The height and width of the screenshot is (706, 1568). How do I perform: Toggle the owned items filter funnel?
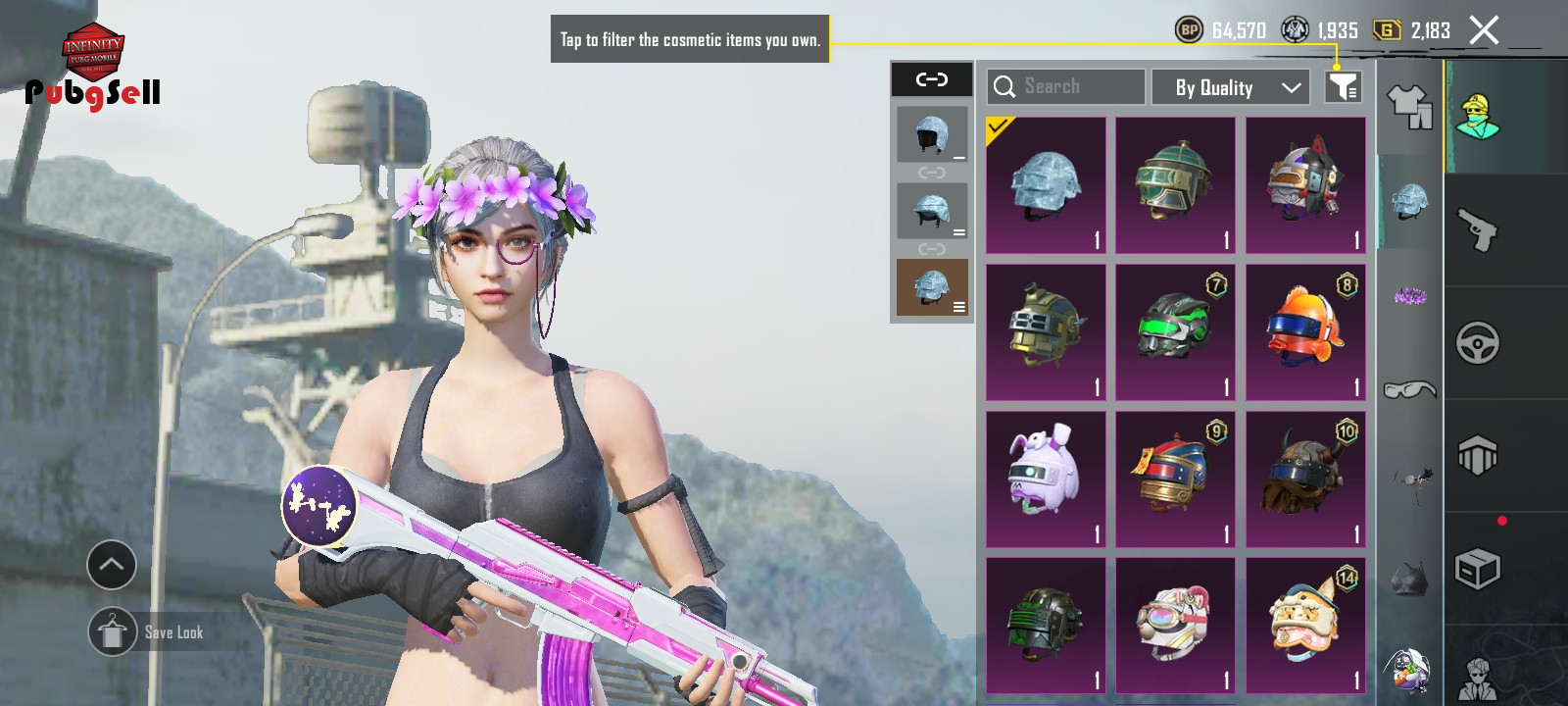click(1344, 87)
